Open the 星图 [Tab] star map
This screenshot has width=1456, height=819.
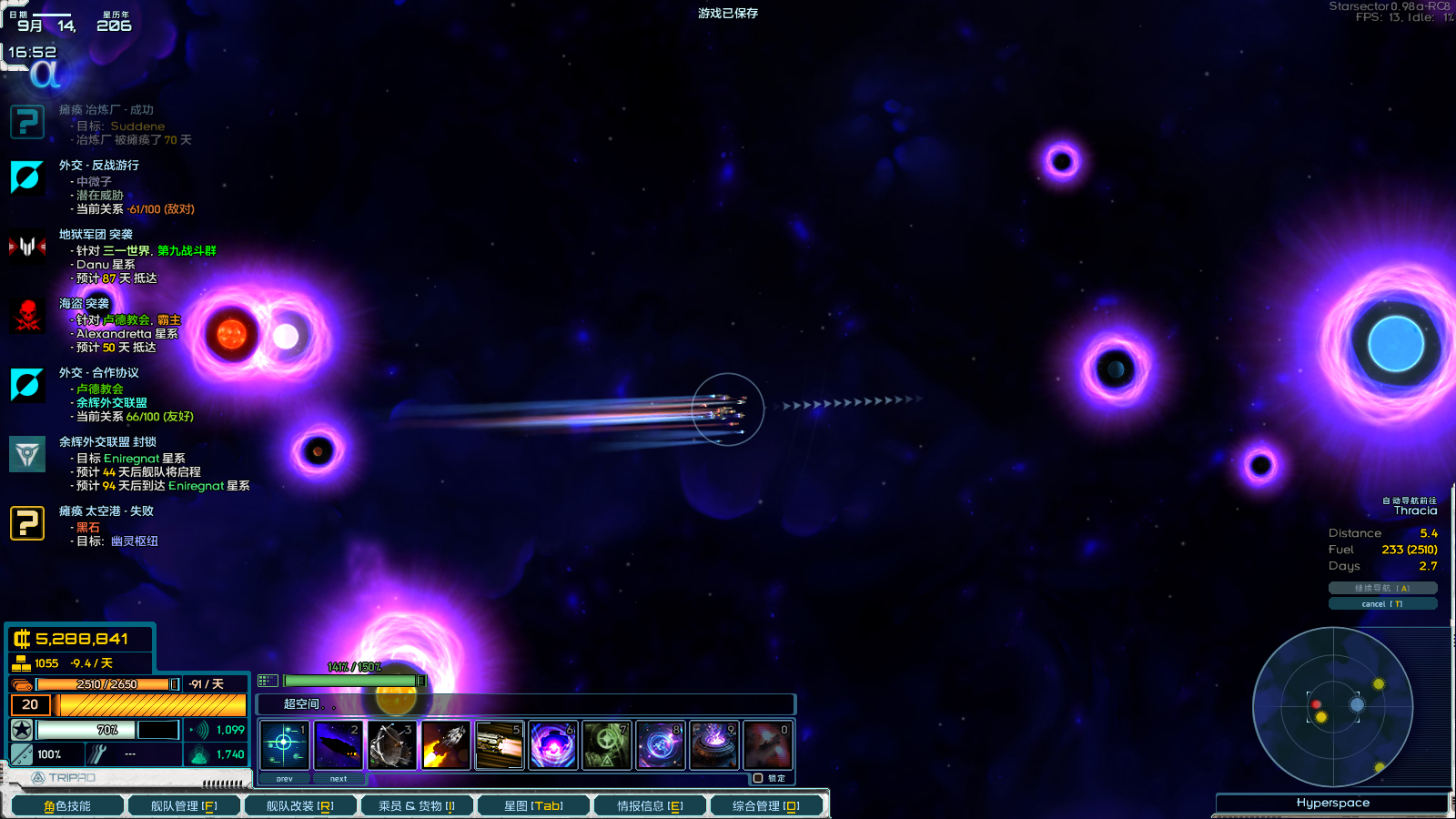(x=533, y=805)
